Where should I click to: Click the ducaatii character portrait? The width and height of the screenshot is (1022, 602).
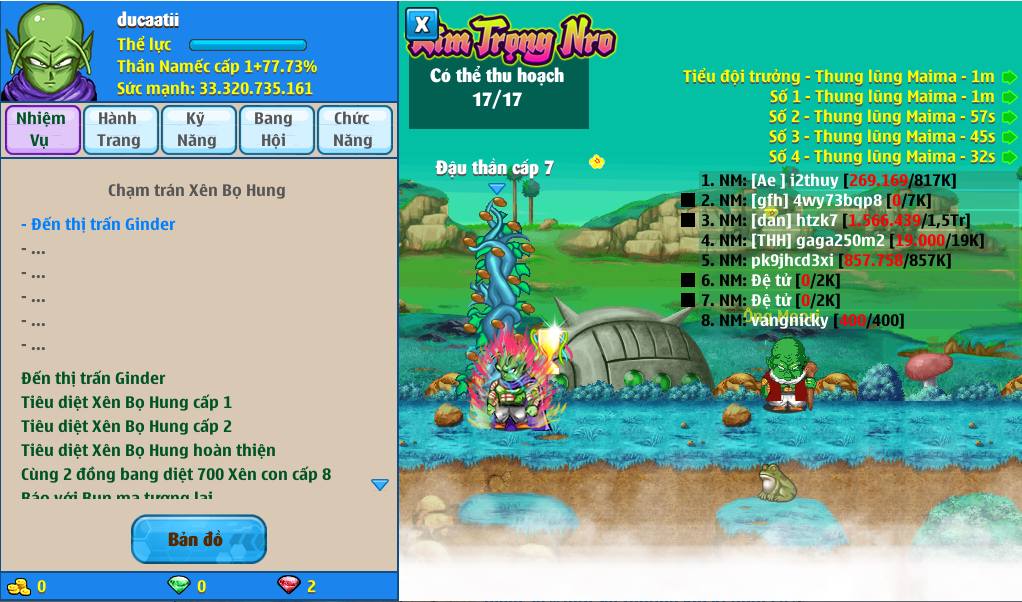[x=50, y=51]
